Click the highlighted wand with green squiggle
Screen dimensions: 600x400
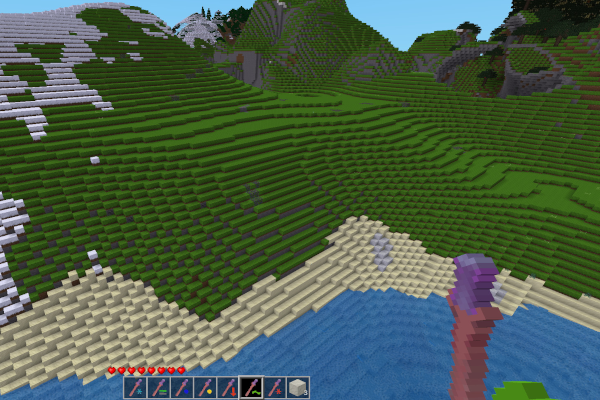[x=252, y=387]
